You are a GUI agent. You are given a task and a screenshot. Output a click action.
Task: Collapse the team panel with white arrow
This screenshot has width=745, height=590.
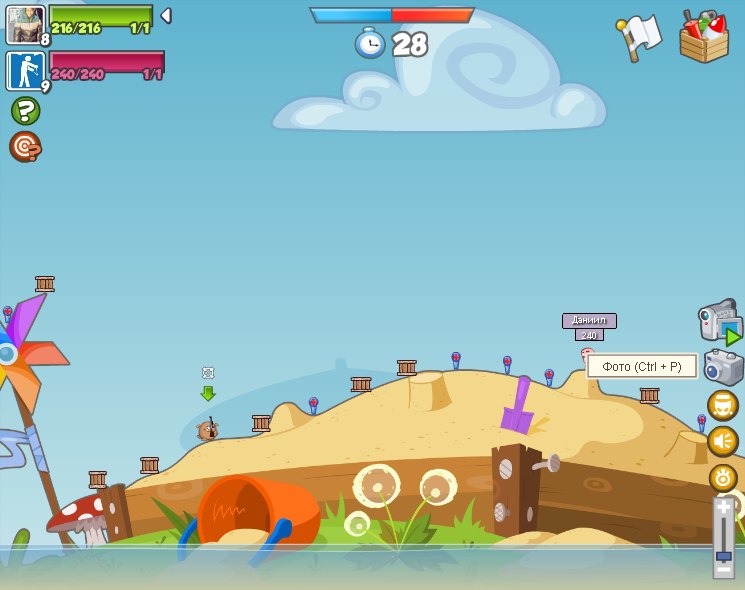(x=166, y=16)
